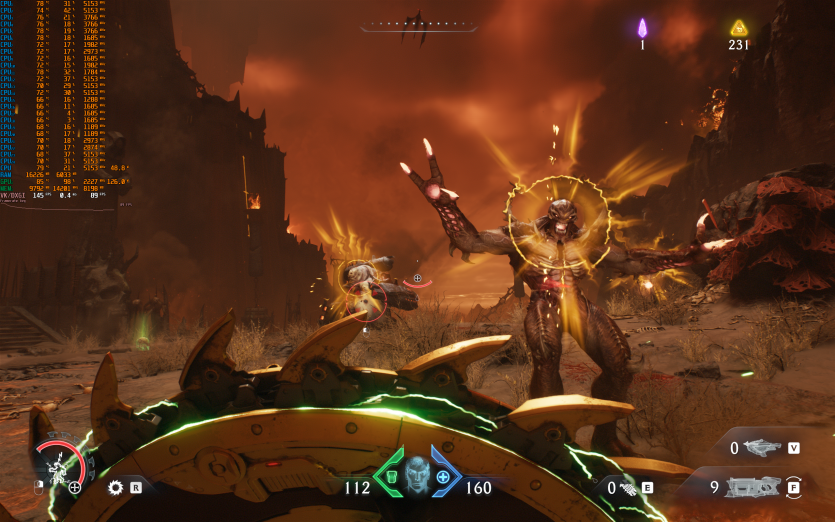The width and height of the screenshot is (835, 522).
Task: Select the blue health cross icon
Action: tap(442, 478)
